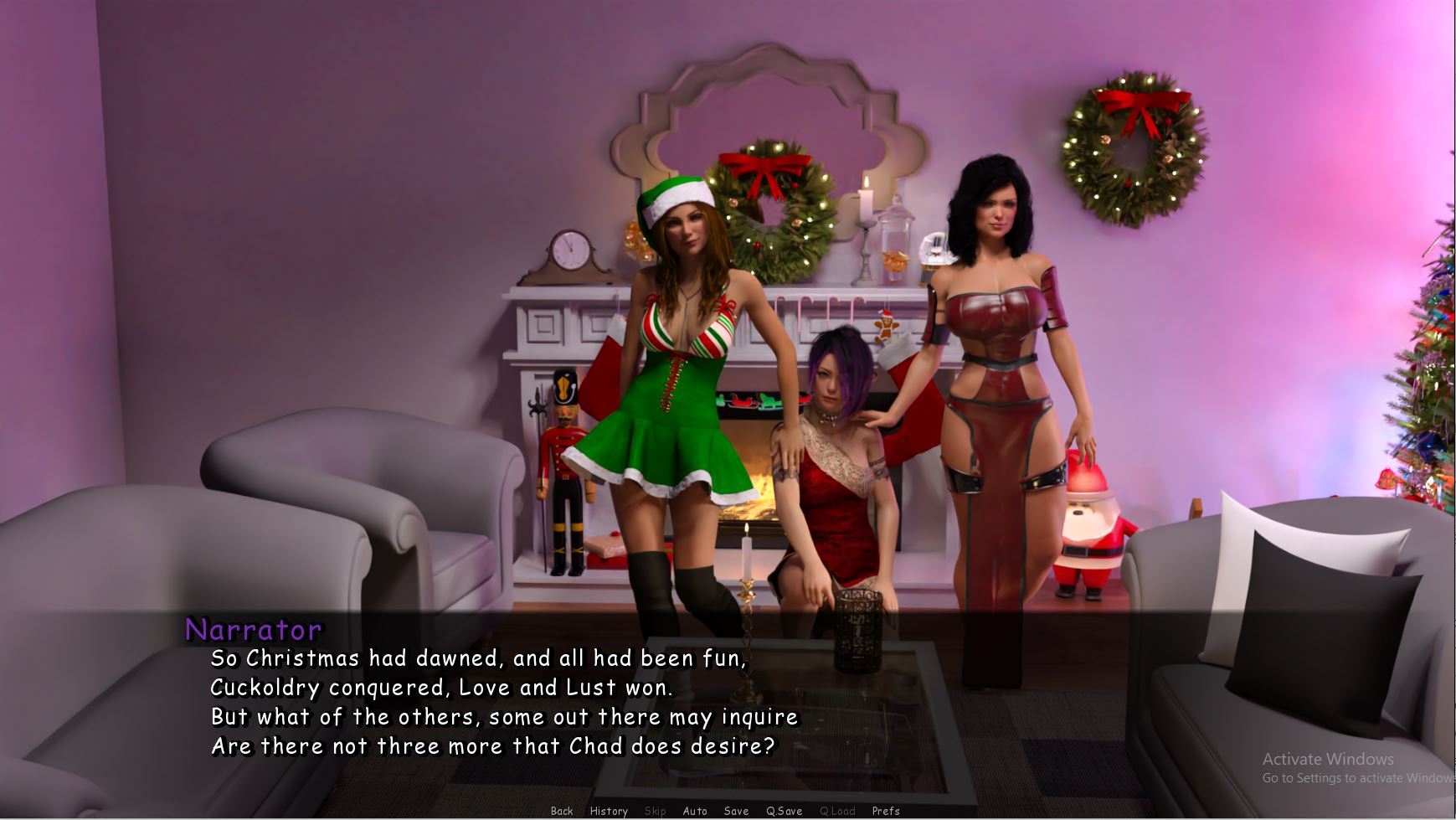Viewport: 1456px width, 820px height.
Task: Click the Narrator name label
Action: (x=251, y=628)
